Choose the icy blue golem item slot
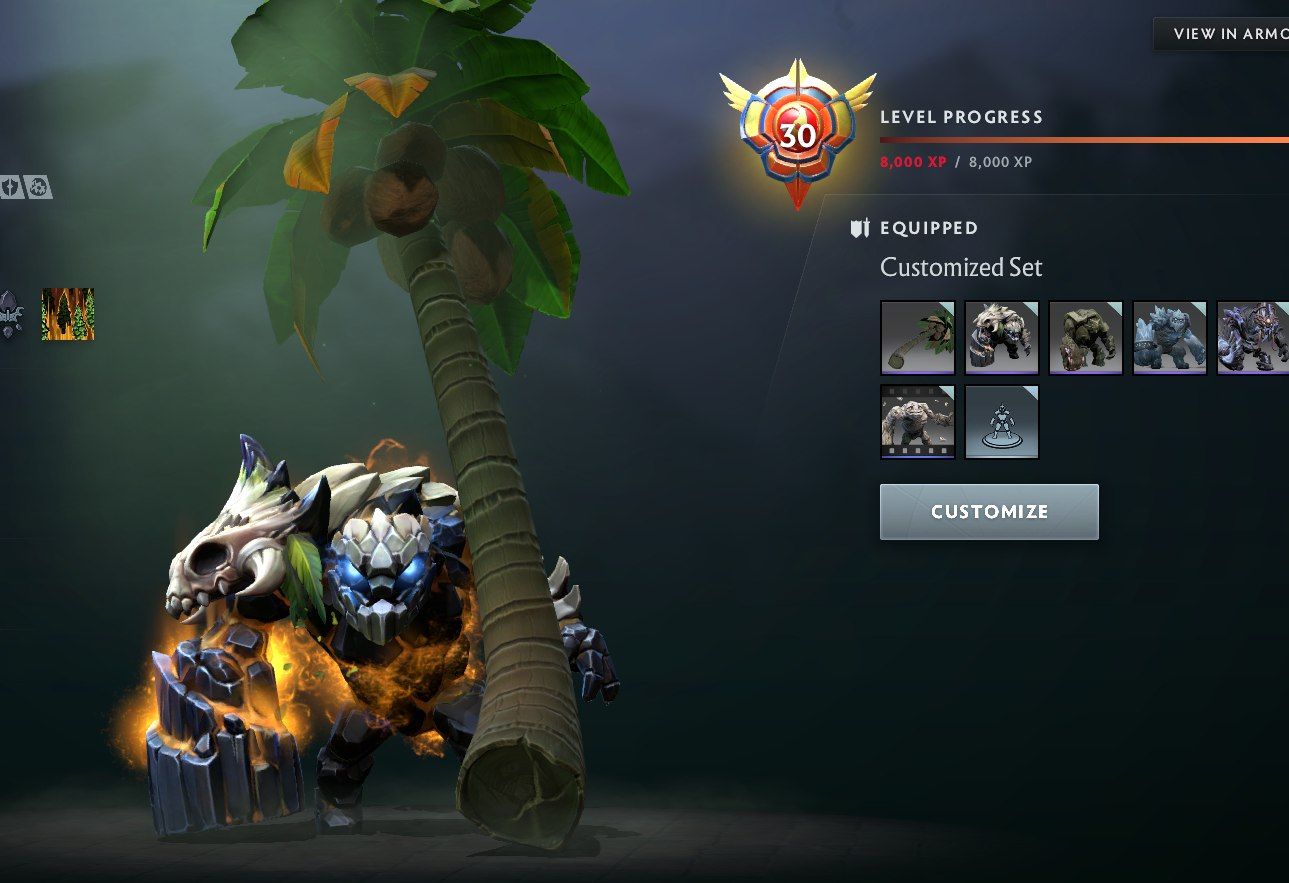Image resolution: width=1289 pixels, height=883 pixels. (1169, 337)
